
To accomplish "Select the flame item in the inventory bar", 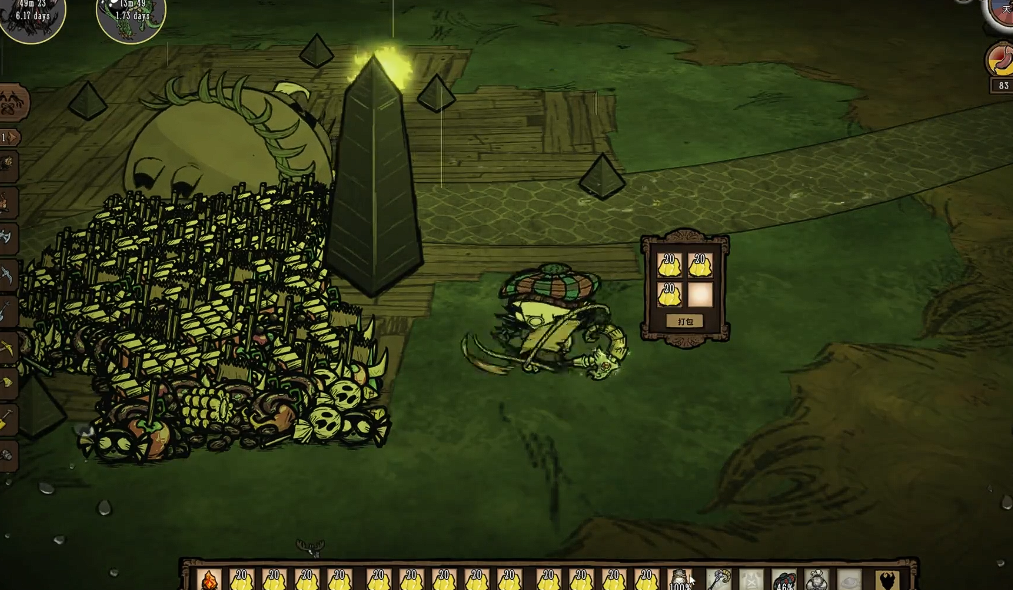I will coord(210,580).
